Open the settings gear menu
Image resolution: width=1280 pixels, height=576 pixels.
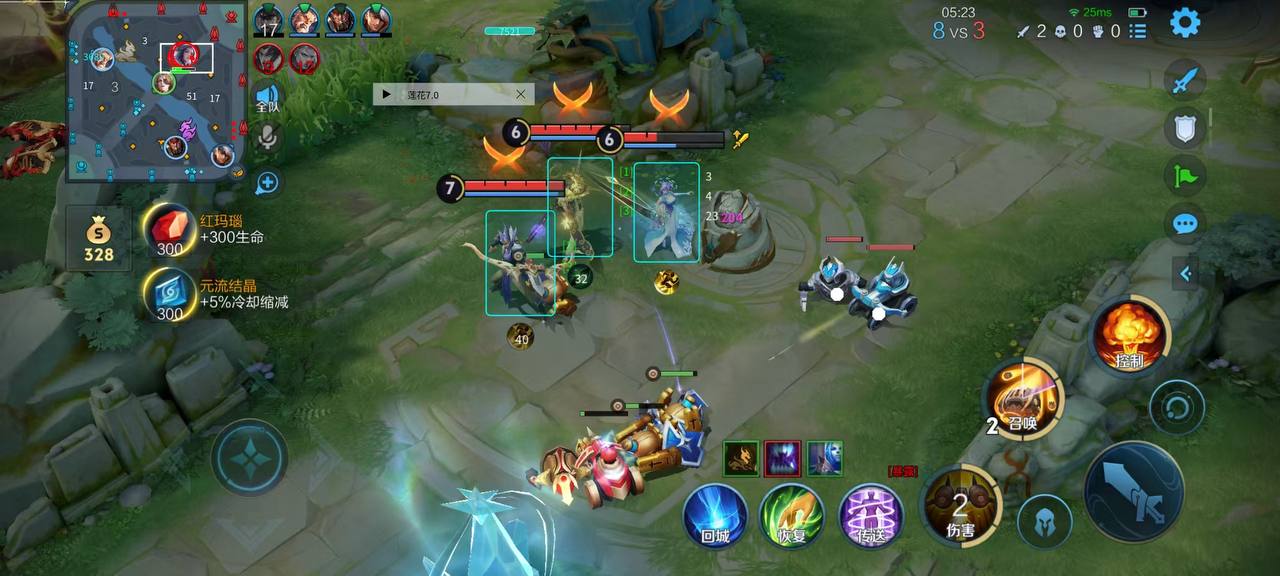[x=1185, y=22]
